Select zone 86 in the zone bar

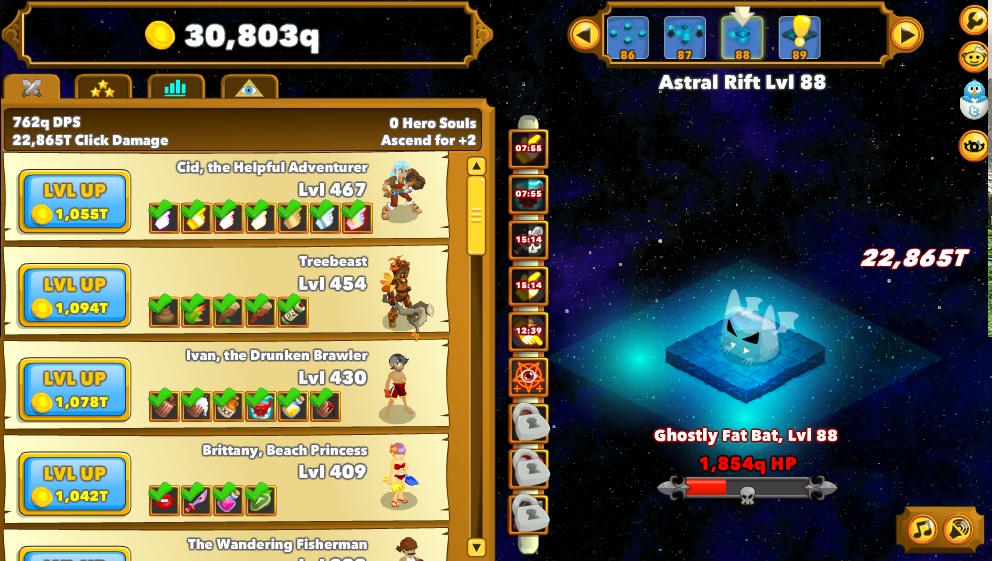tap(628, 38)
